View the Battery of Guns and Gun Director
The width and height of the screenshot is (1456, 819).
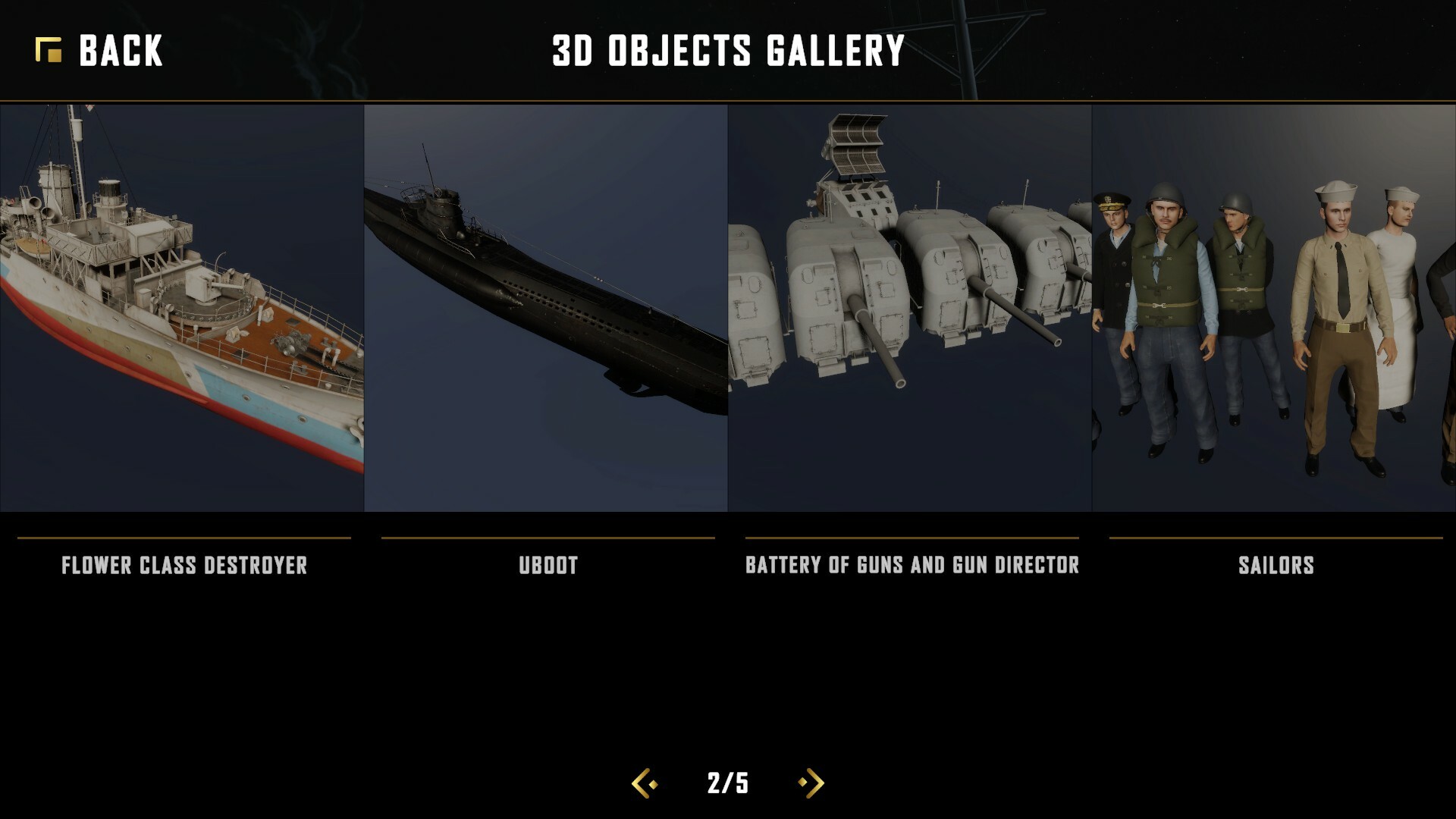[910, 308]
